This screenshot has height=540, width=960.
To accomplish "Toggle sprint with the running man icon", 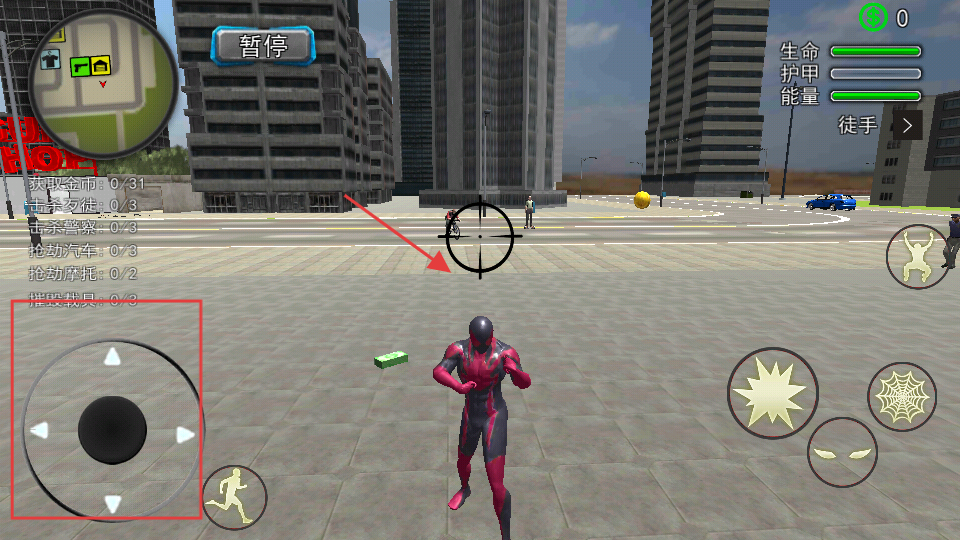I will 235,497.
